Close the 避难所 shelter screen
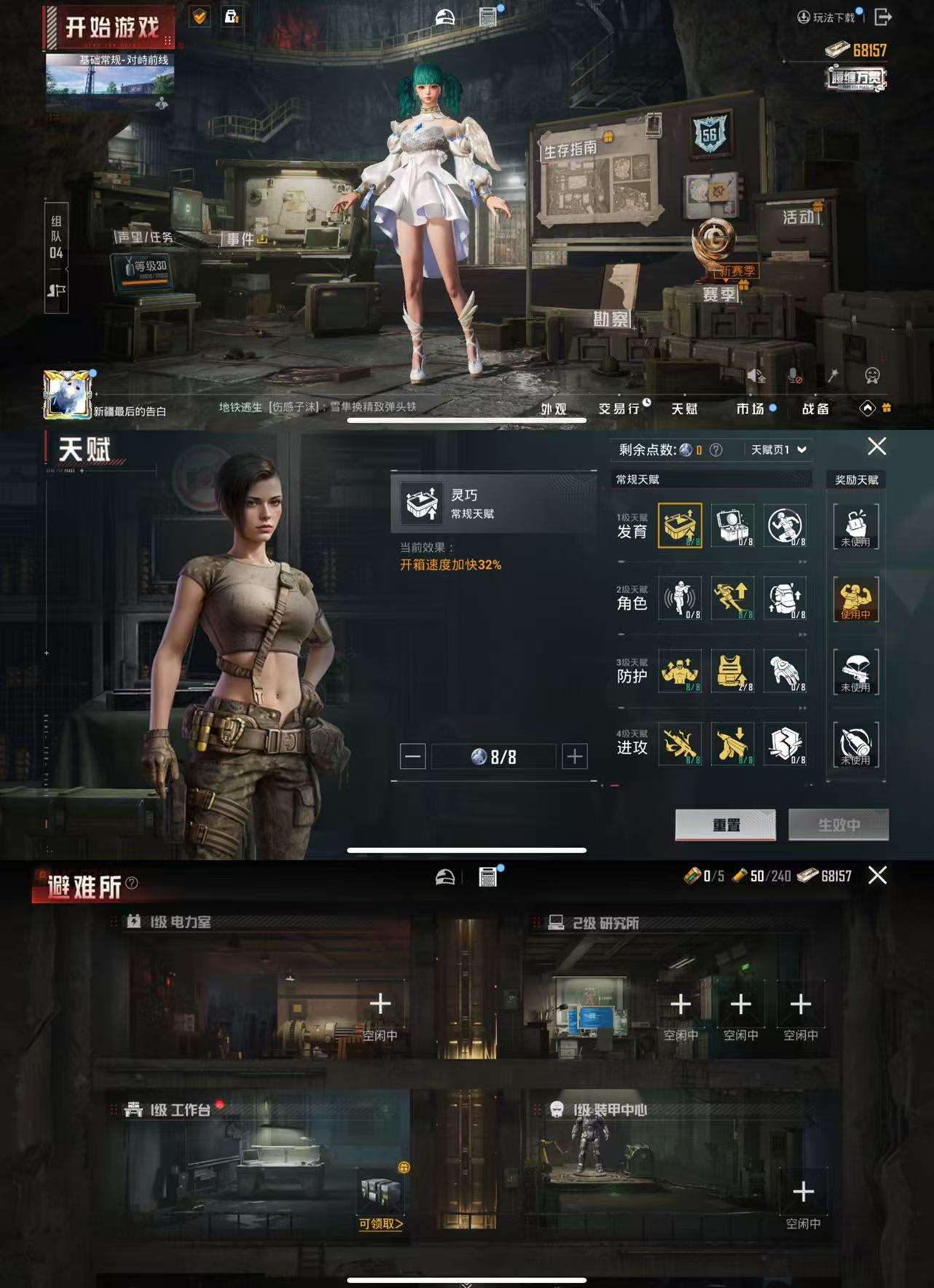 pos(877,875)
